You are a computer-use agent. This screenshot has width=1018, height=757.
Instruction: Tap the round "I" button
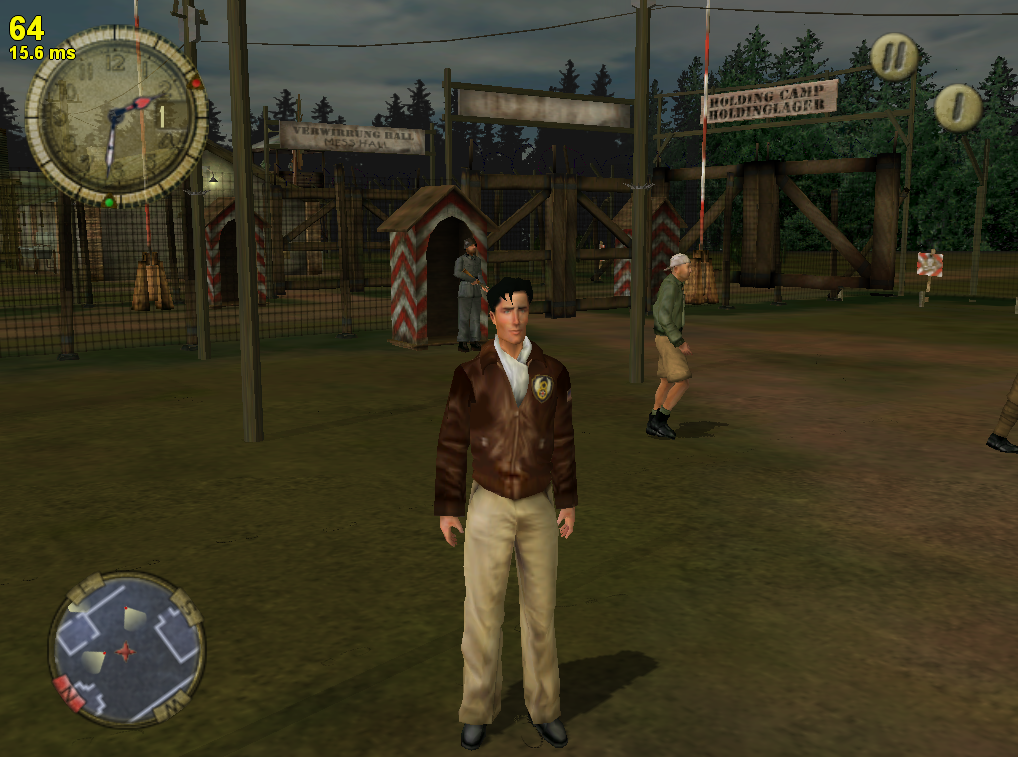958,107
